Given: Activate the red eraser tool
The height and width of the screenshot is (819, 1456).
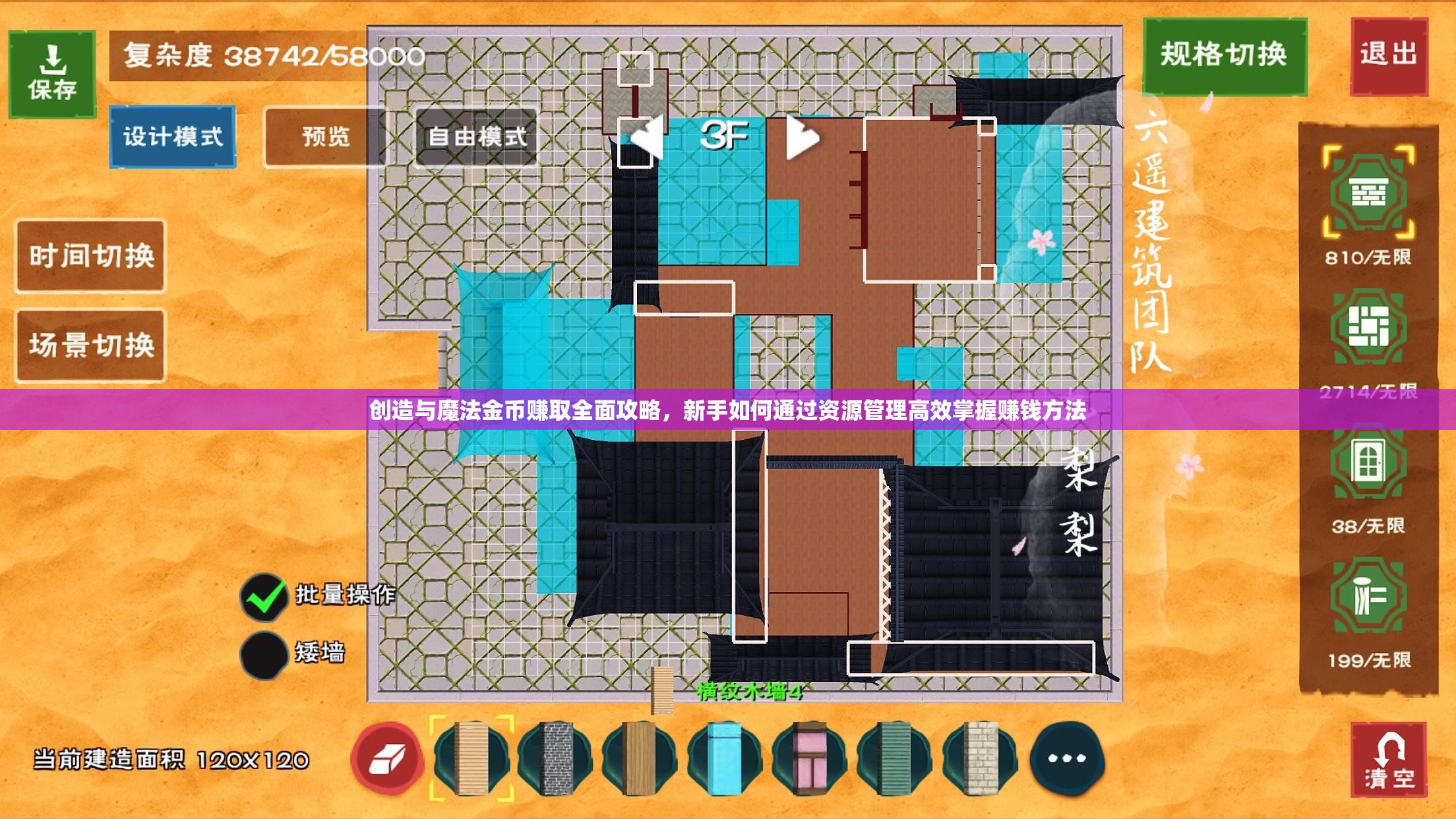Looking at the screenshot, I should [387, 758].
